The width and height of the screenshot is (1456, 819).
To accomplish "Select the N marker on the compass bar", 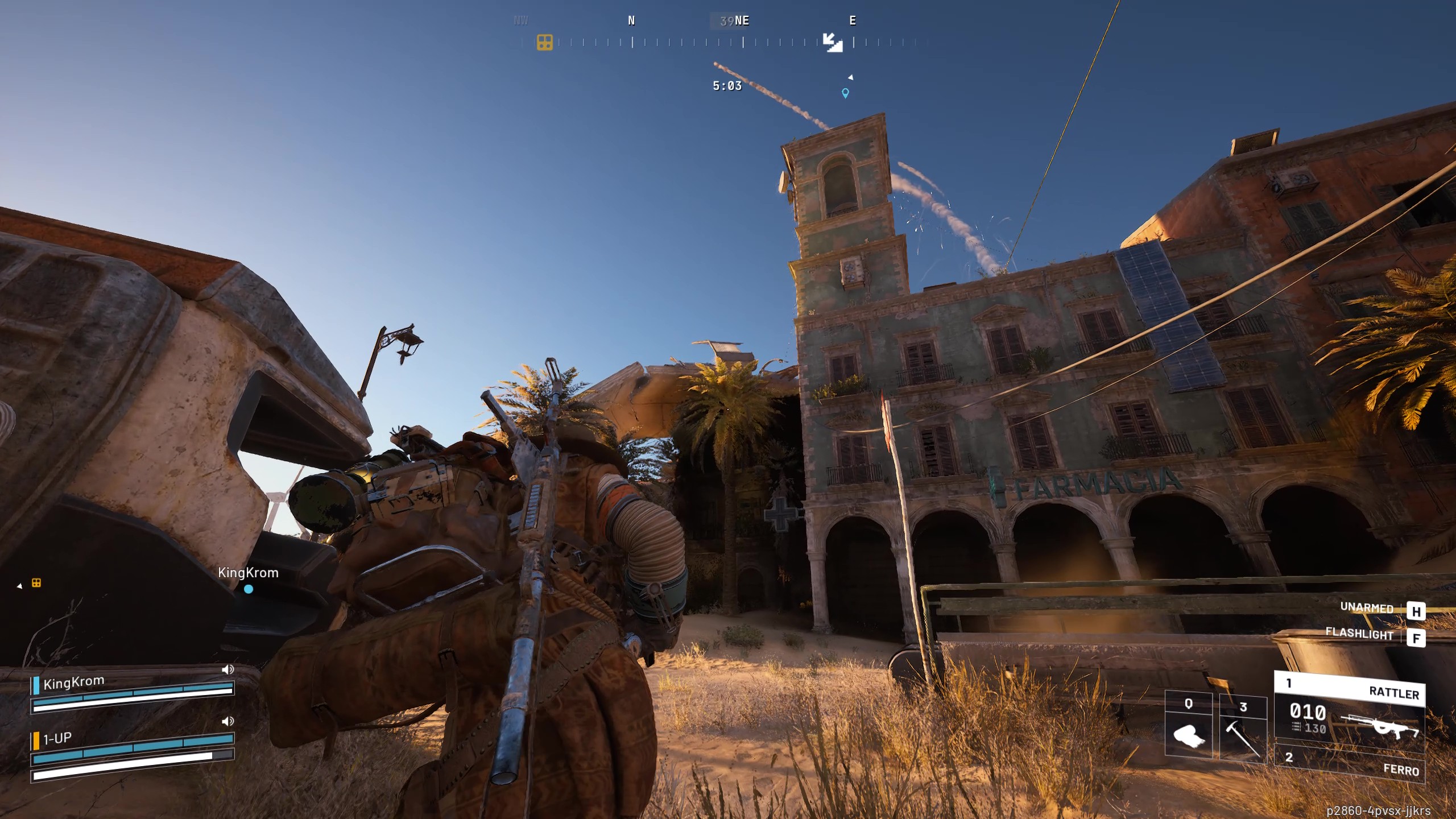I will coord(631,21).
